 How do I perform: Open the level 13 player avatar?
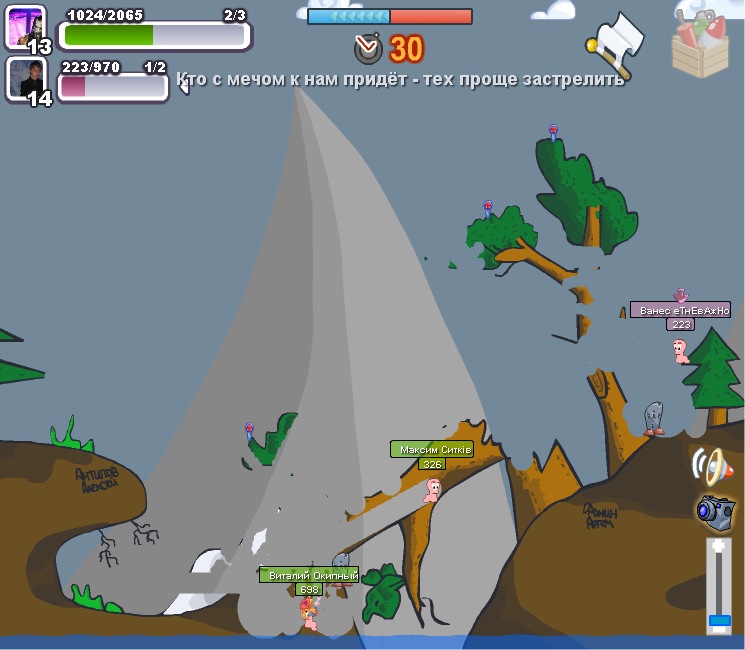click(x=25, y=26)
